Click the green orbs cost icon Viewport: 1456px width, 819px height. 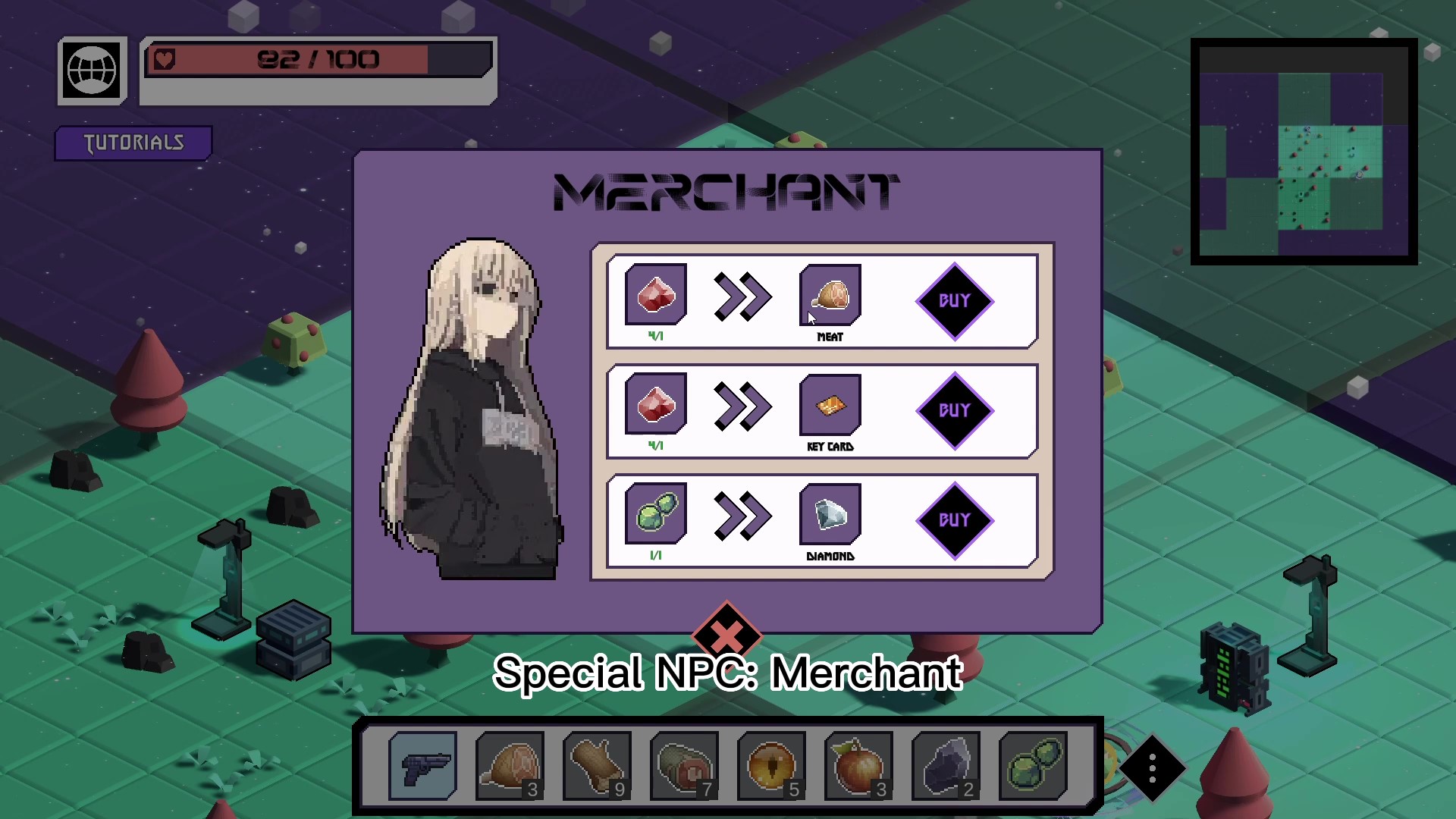656,515
